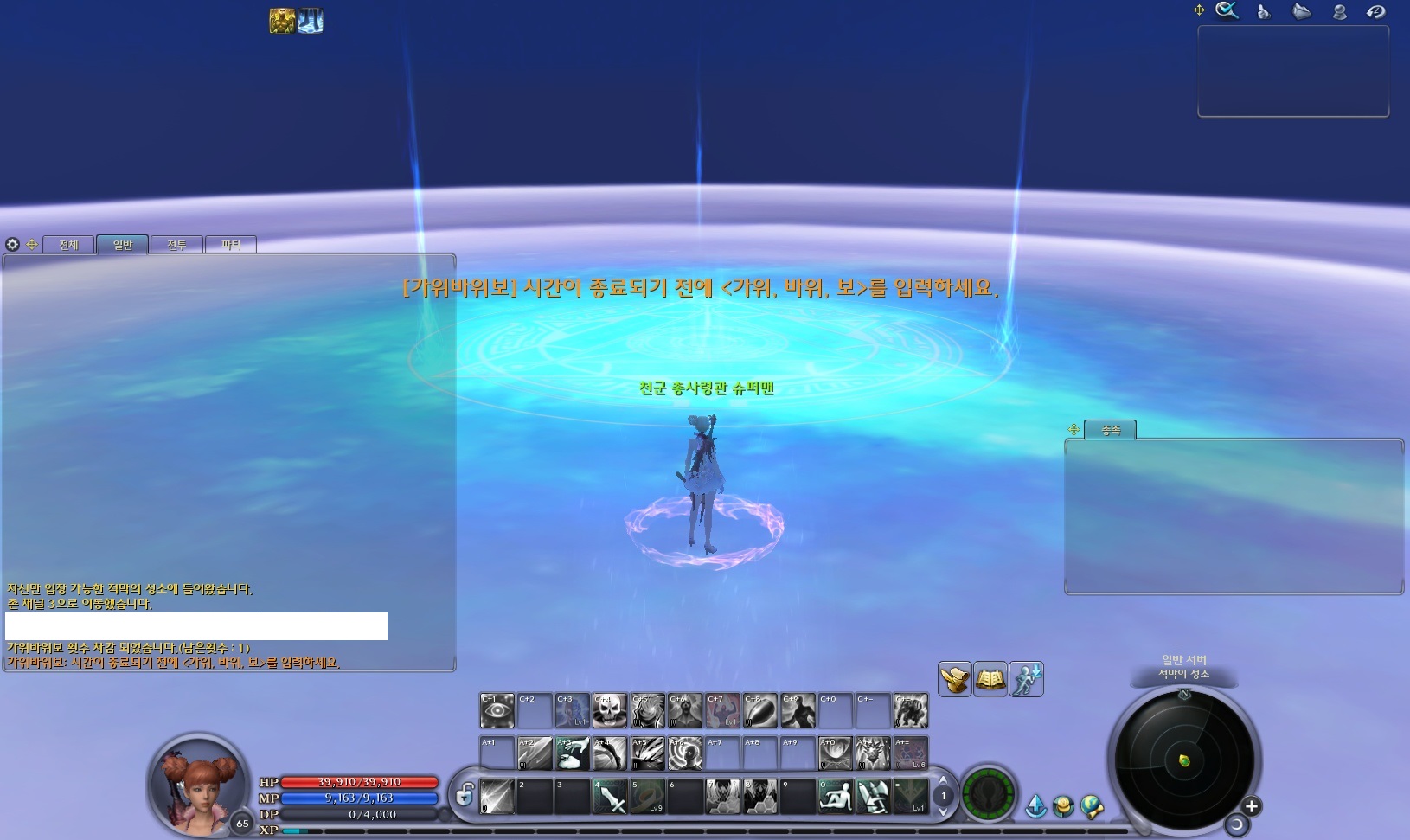1410x840 pixels.
Task: Open the quest journal book icon near the minimap
Action: (990, 679)
